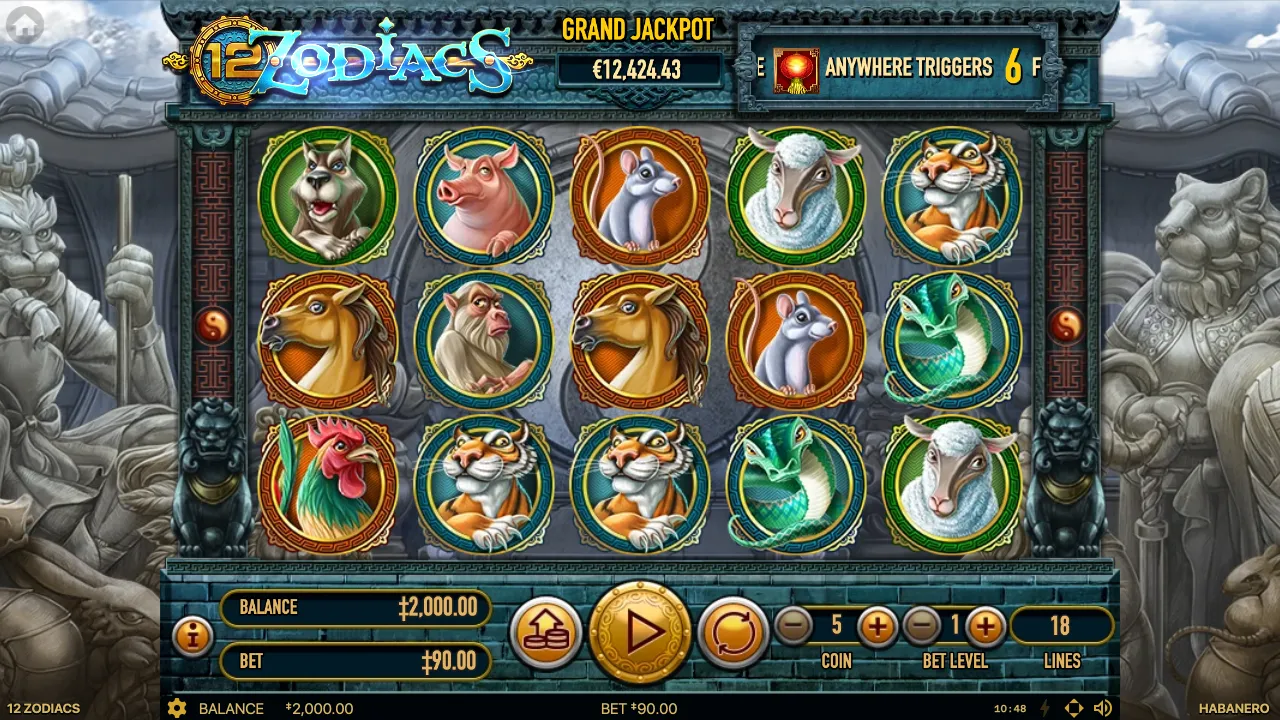This screenshot has height=720, width=1280.
Task: Click the Grand Jackpot amount display
Action: tap(637, 70)
